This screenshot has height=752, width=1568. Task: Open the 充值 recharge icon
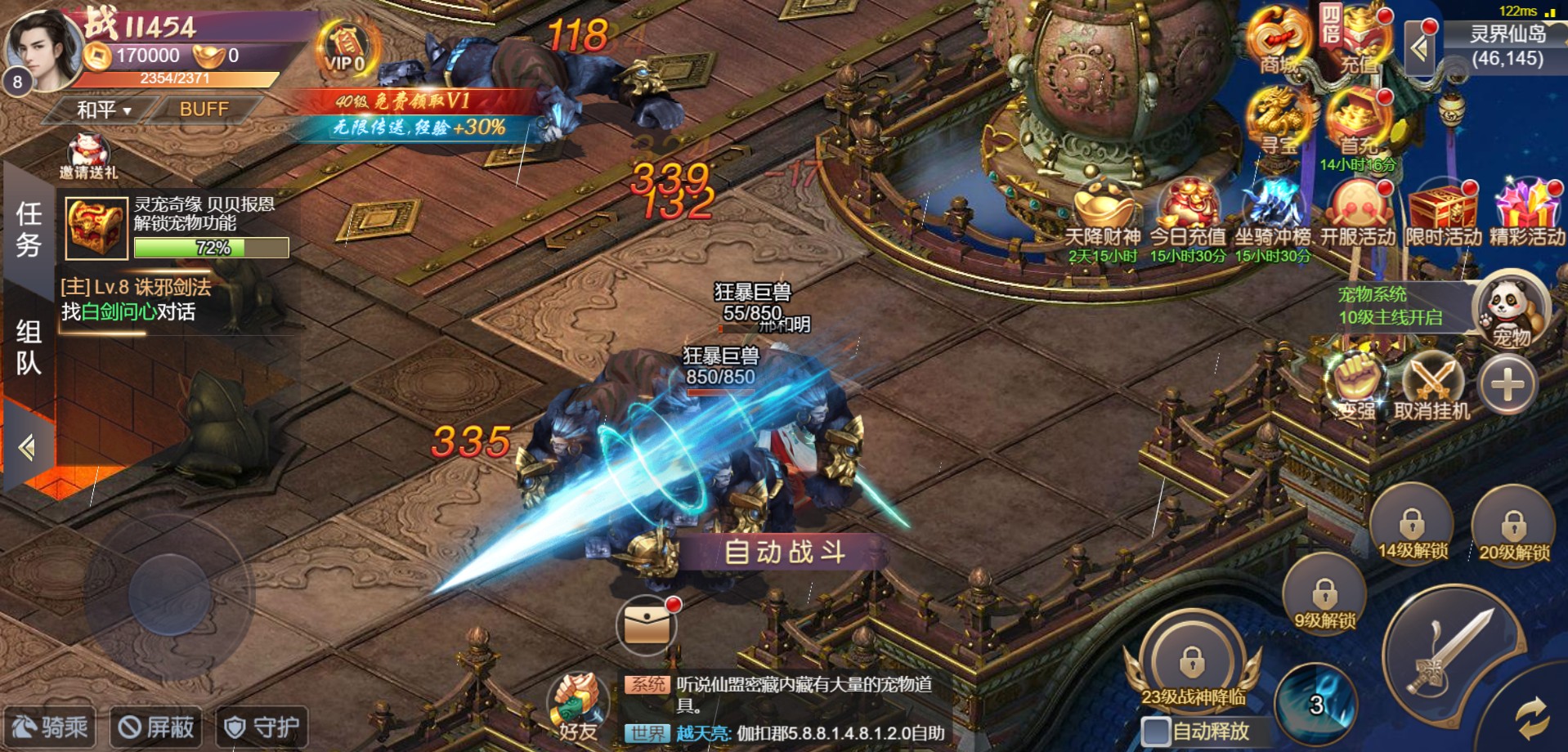click(x=1357, y=41)
